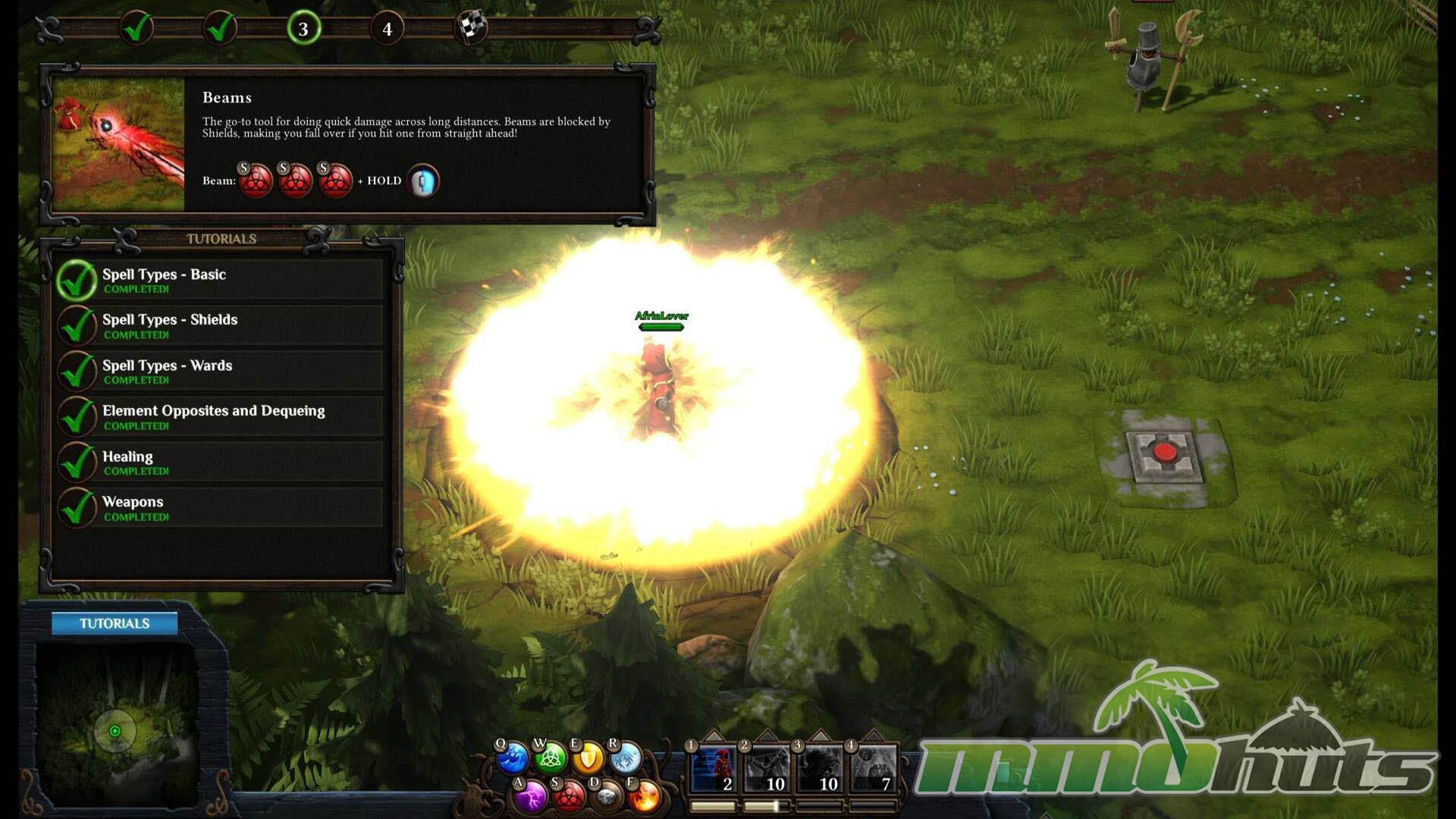The image size is (1456, 819).
Task: Select the grey rock earth element orb
Action: point(607,796)
